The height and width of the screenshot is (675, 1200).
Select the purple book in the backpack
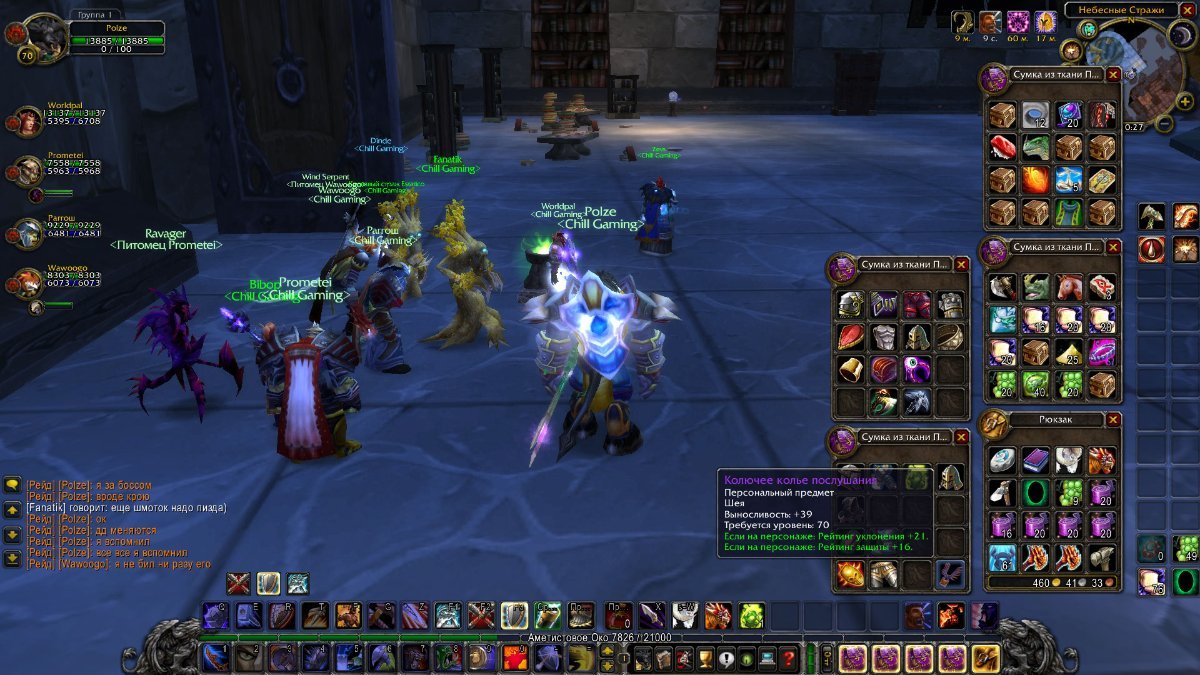pos(1035,460)
